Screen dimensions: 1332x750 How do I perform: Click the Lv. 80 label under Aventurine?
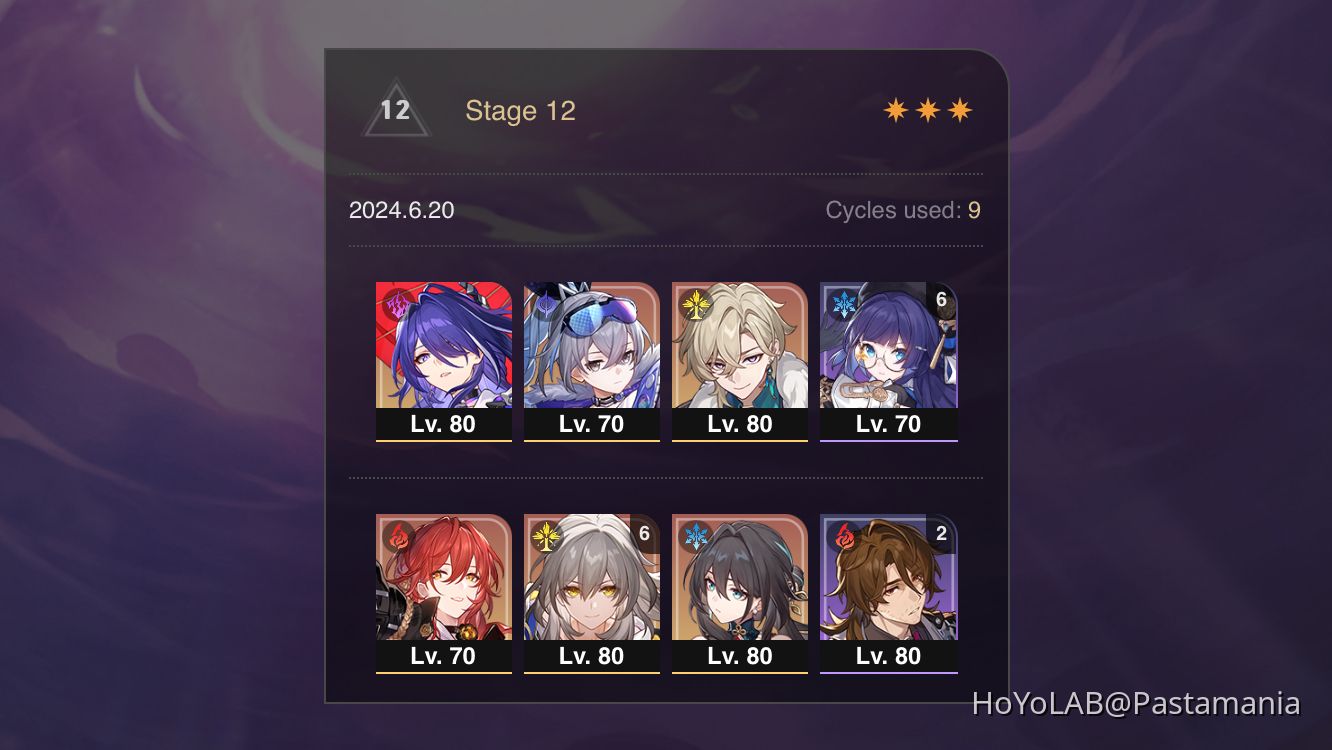(x=740, y=424)
